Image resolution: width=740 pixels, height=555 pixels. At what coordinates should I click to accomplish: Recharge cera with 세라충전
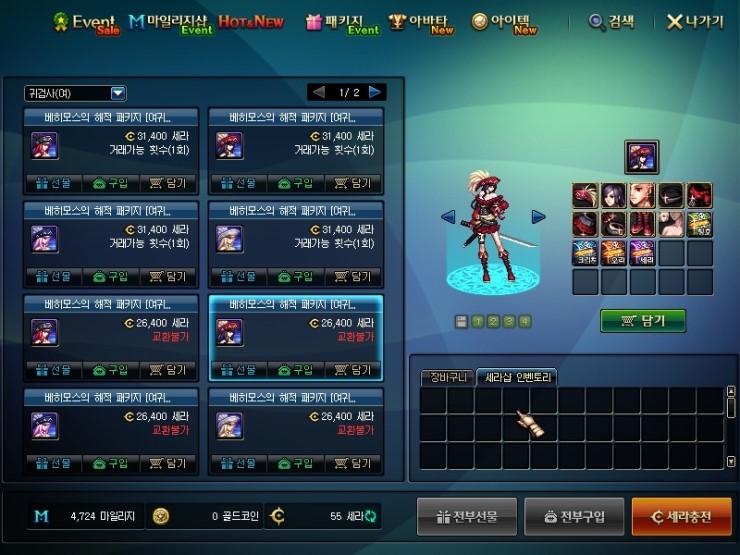click(681, 517)
